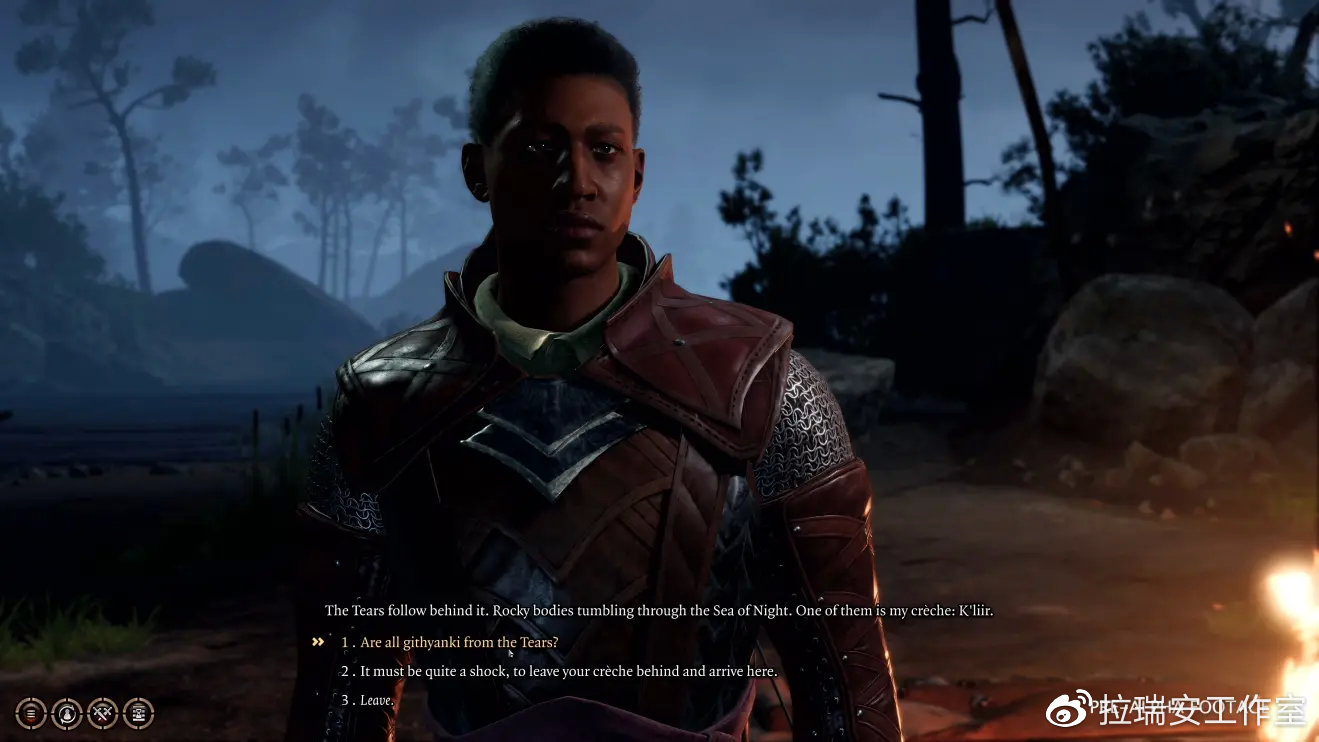Viewport: 1319px width, 742px height.
Task: Ask if all githyanki are from the Tears
Action: coord(459,642)
